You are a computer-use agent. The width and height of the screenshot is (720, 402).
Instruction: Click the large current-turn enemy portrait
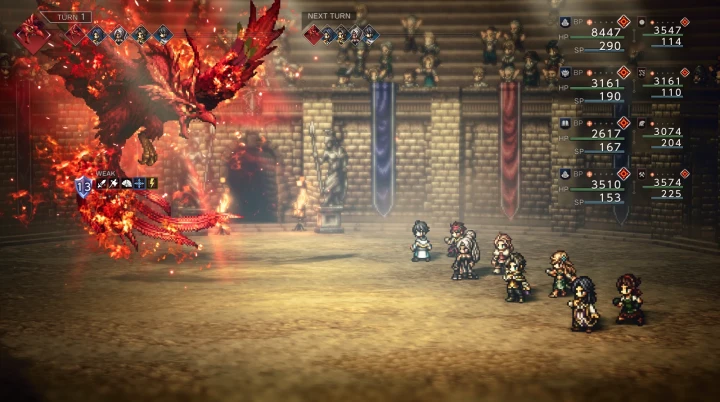click(x=33, y=37)
